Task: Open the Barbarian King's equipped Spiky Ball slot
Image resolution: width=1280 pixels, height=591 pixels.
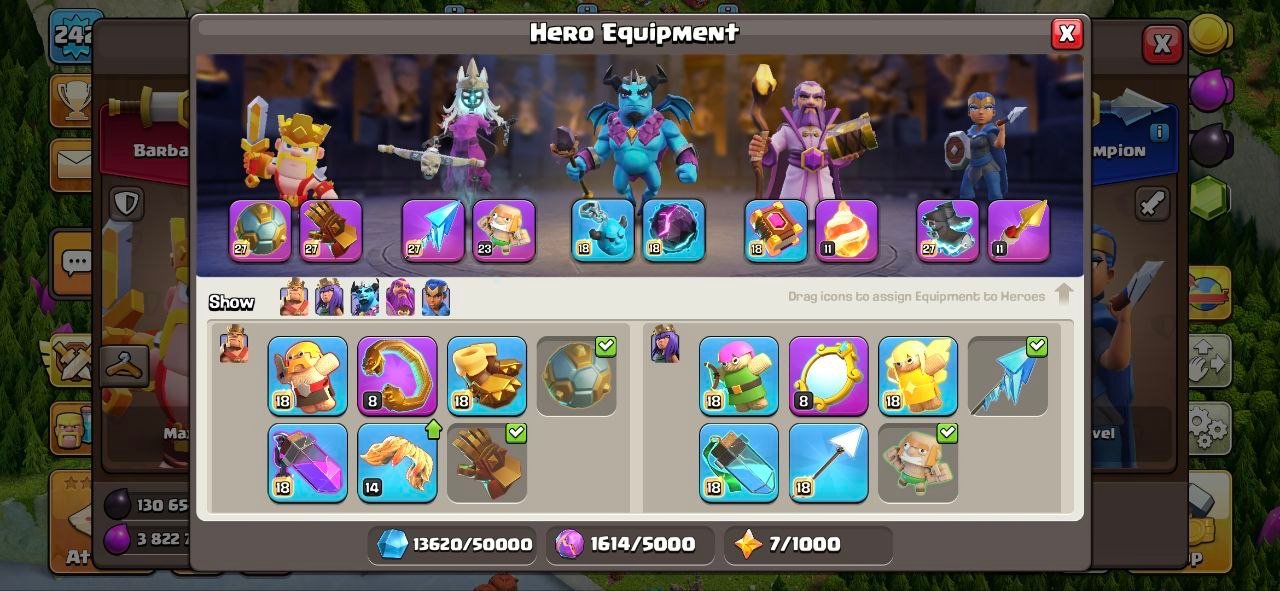Action: [x=260, y=231]
